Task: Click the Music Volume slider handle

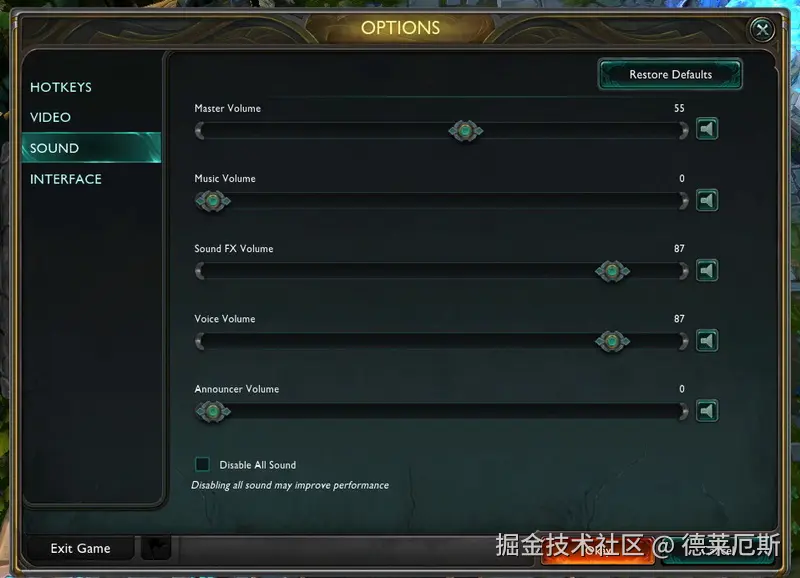Action: [211, 201]
